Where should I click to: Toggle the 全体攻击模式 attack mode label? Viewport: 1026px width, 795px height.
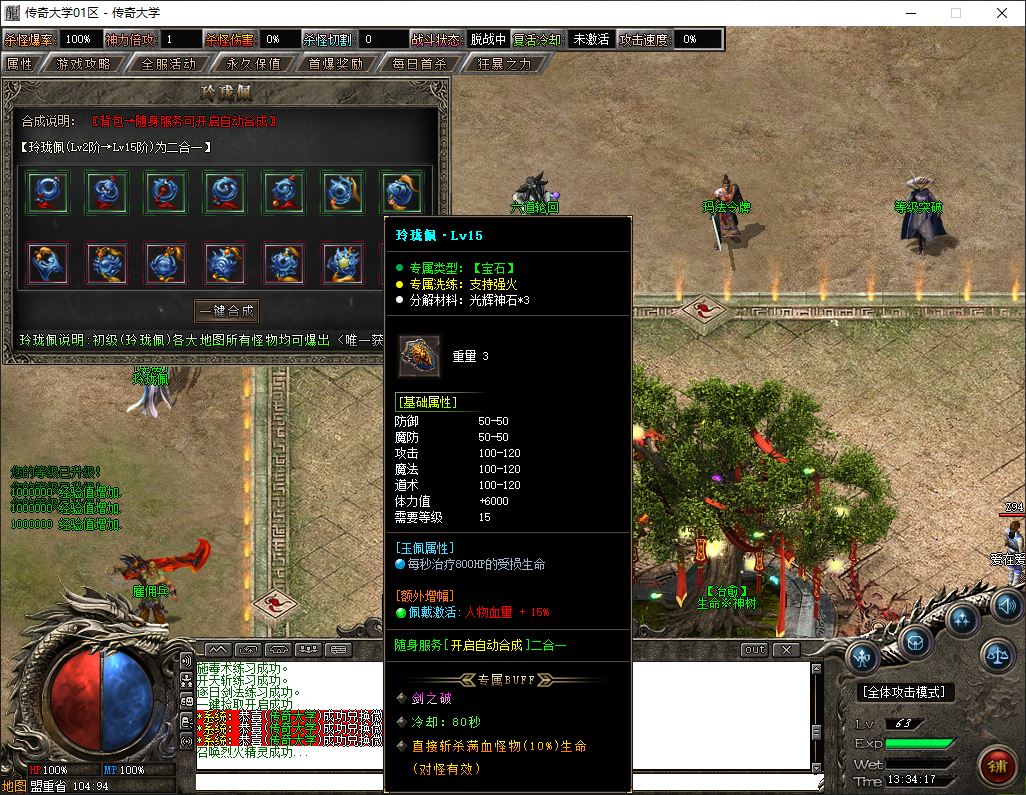point(907,692)
